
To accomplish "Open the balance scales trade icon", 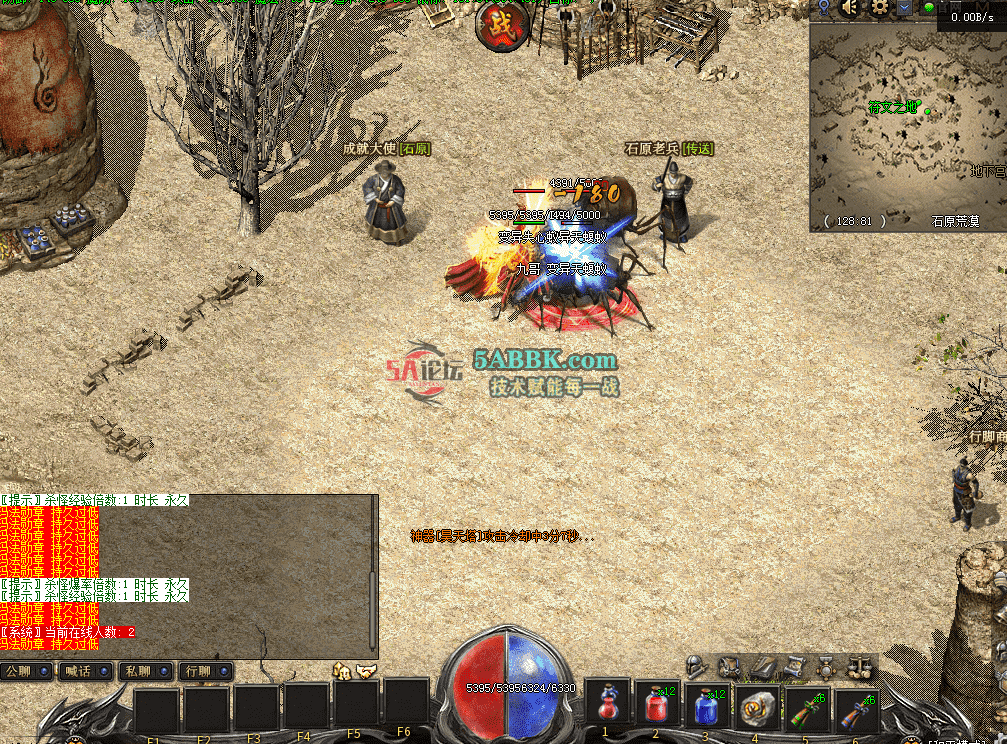I will point(858,666).
